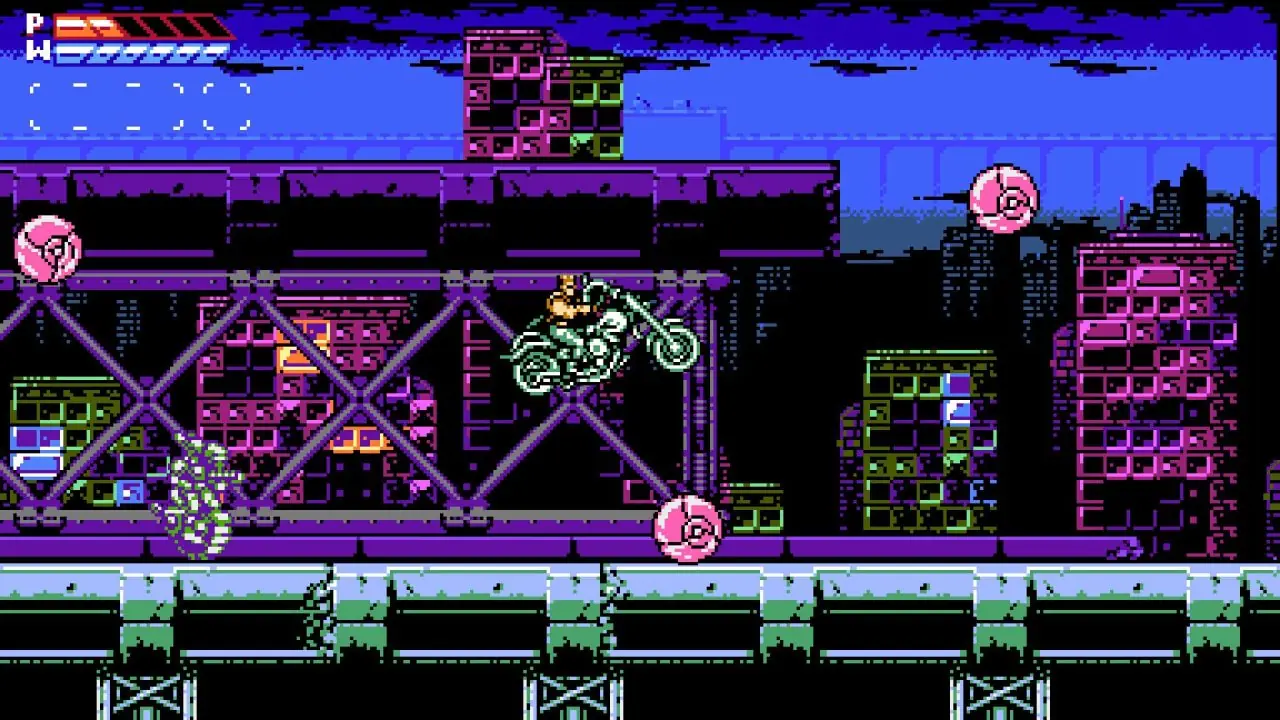1280x720 pixels.
Task: Collect the pink orb at the left edge
Action: [50, 250]
